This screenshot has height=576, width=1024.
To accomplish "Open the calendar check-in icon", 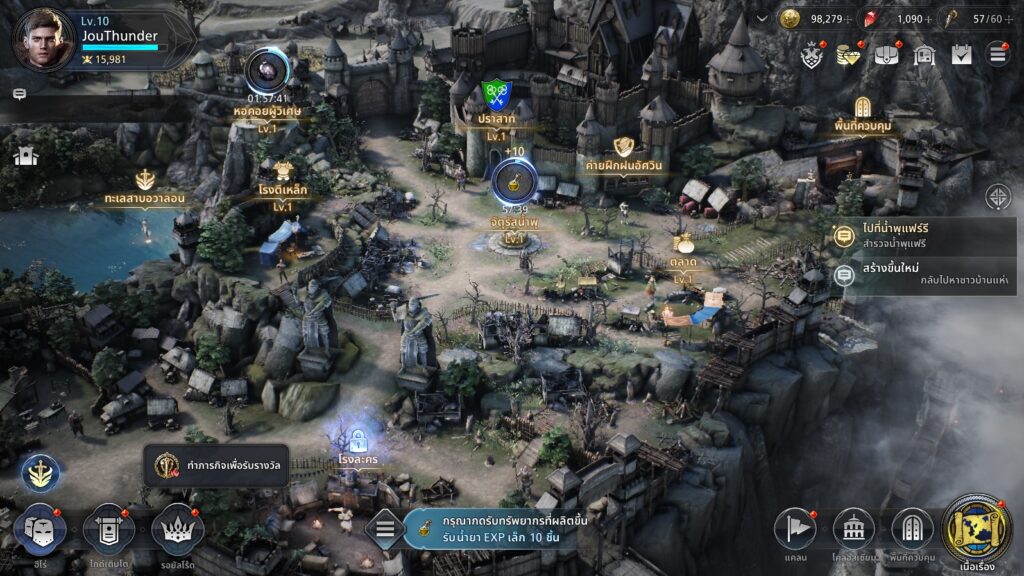I will pos(961,55).
